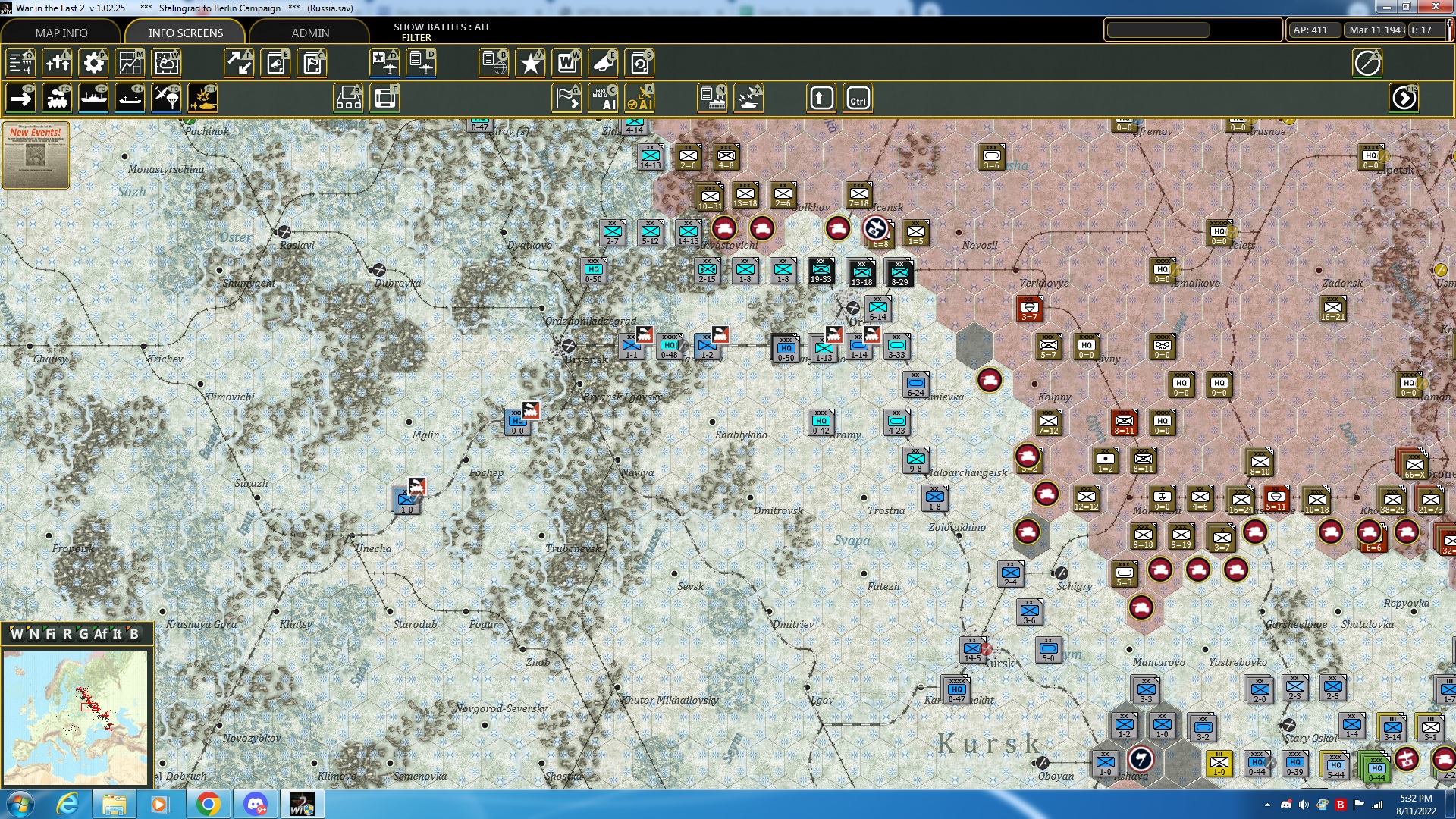Viewport: 1456px width, 819px height.
Task: Click the end-turn arrow button
Action: (1404, 98)
